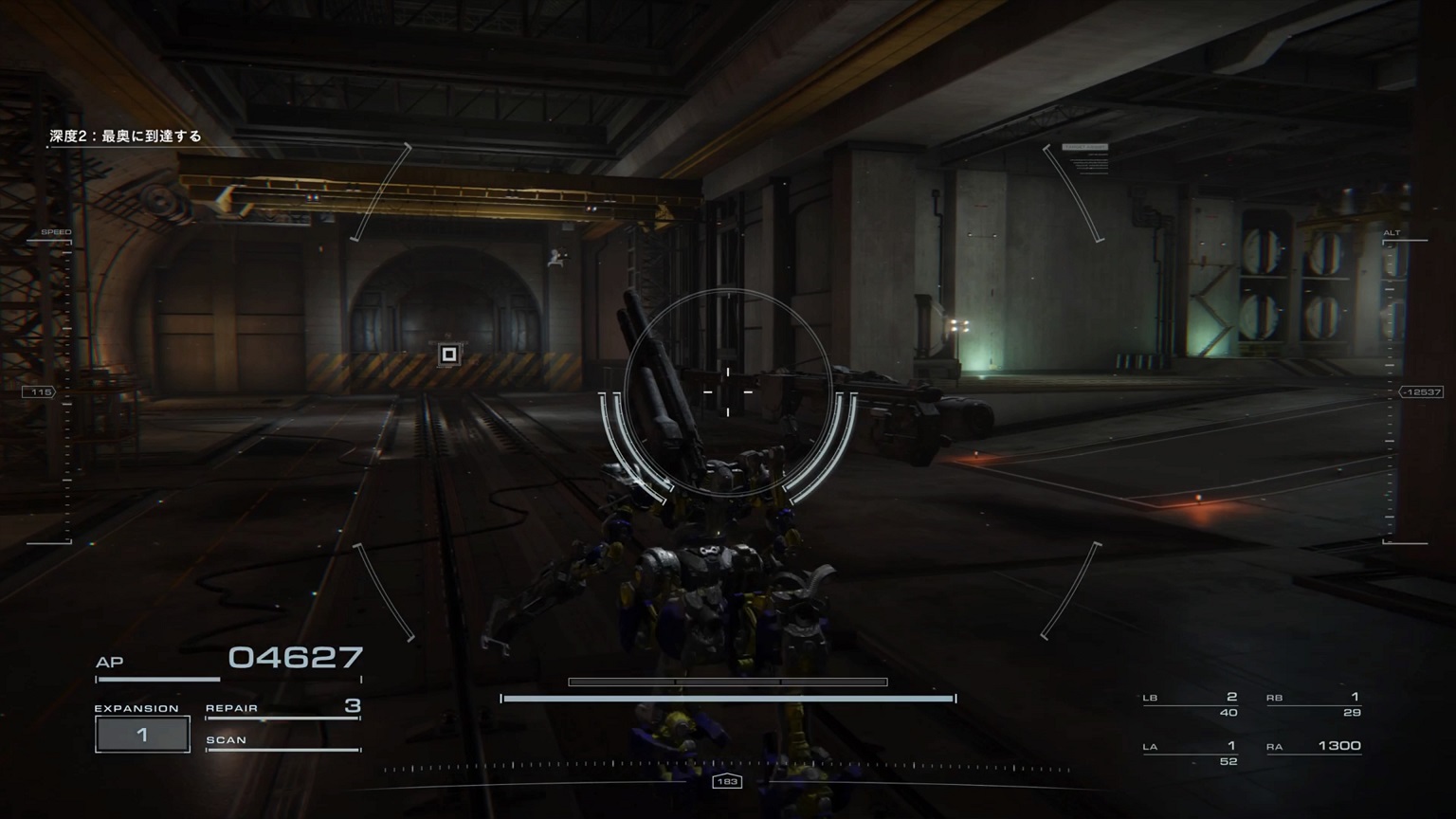This screenshot has height=819, width=1456.
Task: Use the Repair kit entry
Action: tap(282, 707)
